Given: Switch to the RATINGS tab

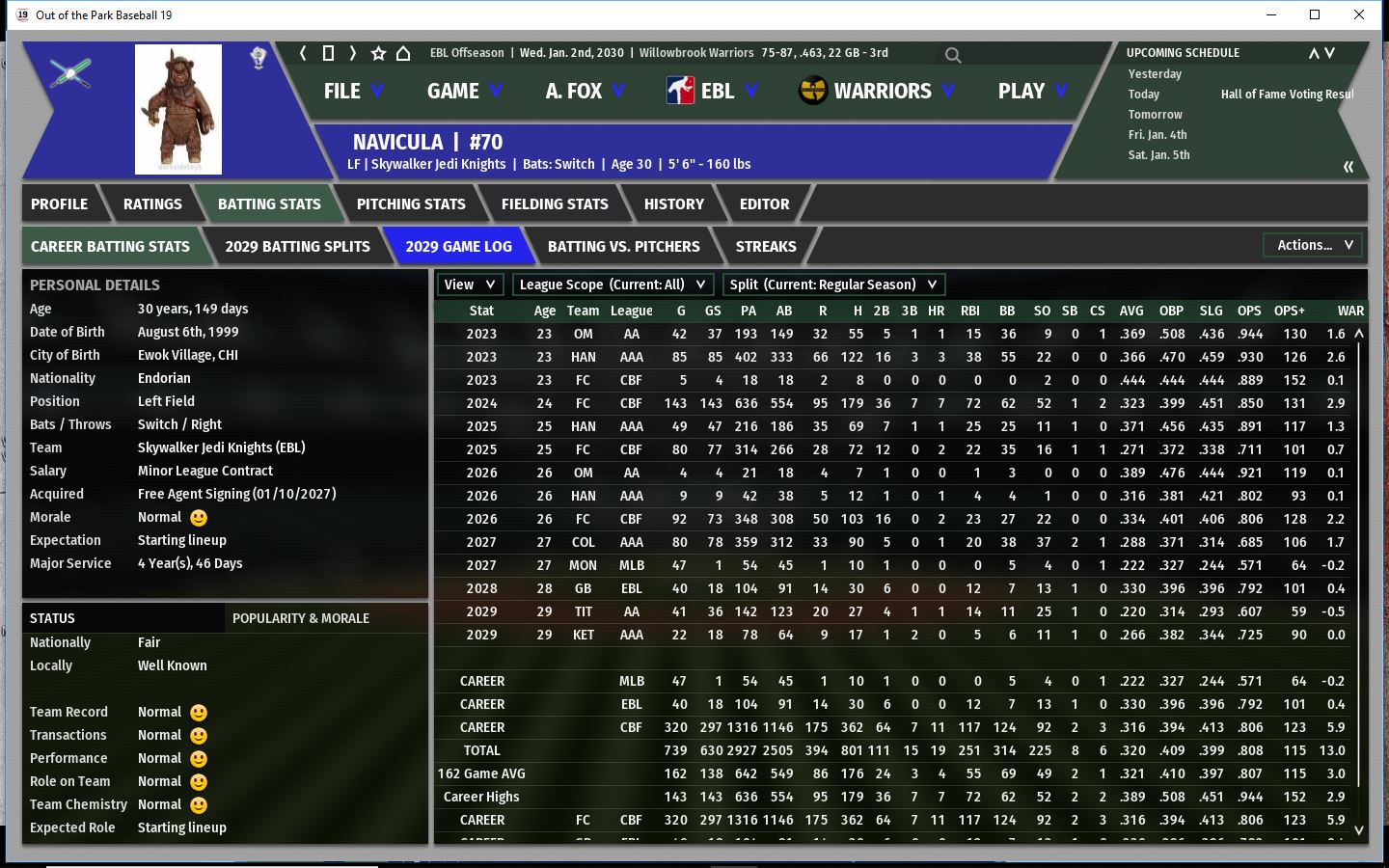Looking at the screenshot, I should [152, 204].
